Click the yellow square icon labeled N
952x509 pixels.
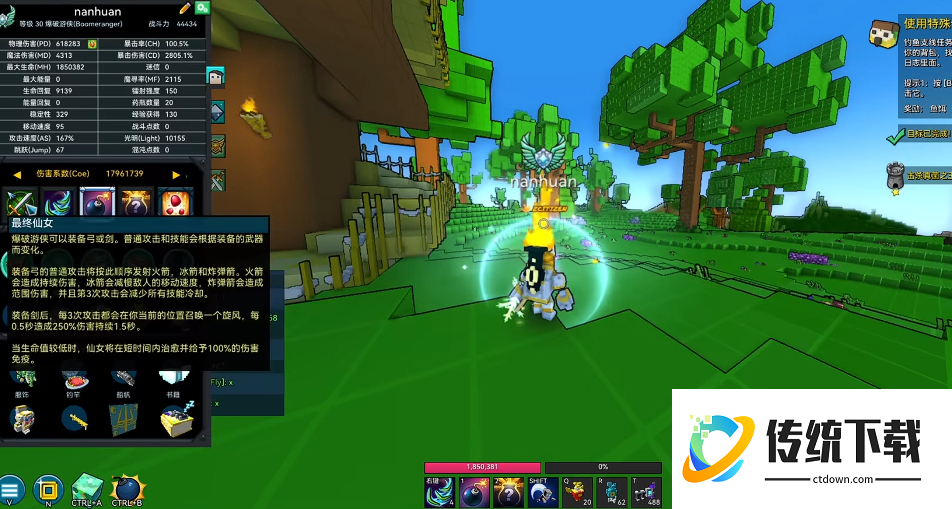pos(44,489)
